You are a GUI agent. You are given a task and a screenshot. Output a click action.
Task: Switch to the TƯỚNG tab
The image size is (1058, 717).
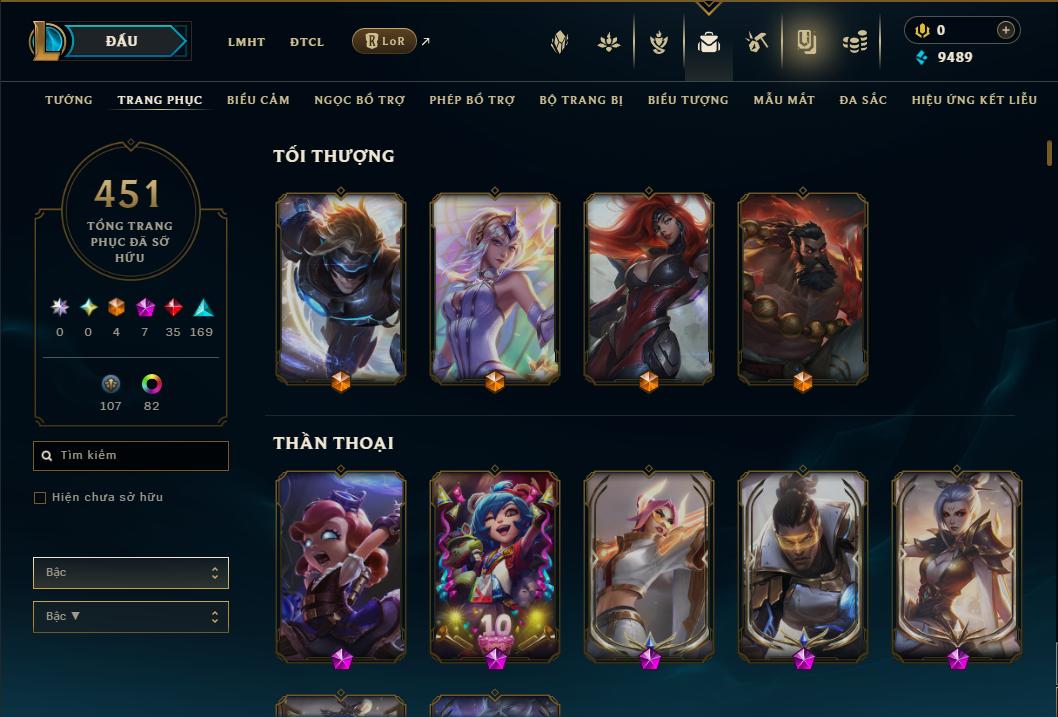point(69,100)
